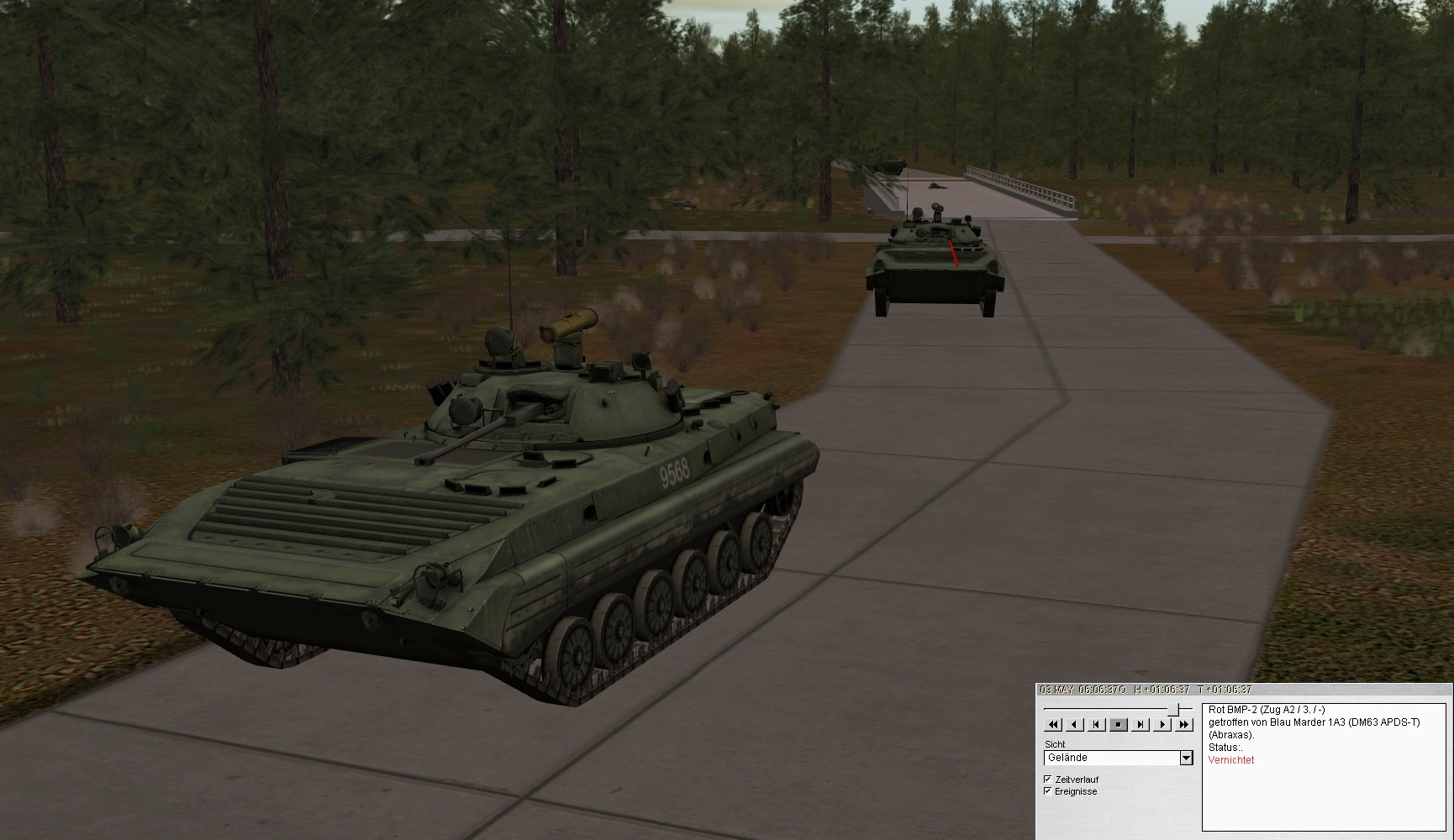
Task: Stop the replay playback
Action: (1119, 725)
